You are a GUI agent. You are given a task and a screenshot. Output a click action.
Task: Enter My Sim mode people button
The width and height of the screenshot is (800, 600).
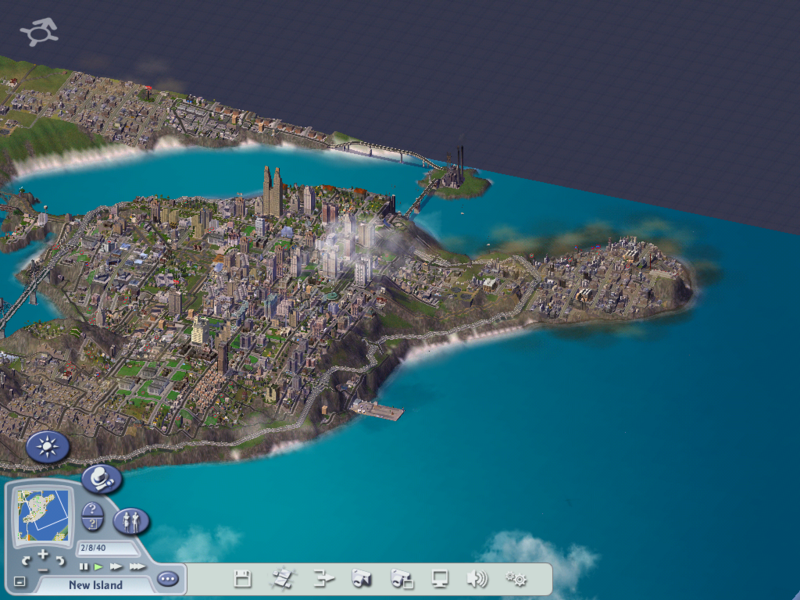[x=131, y=521]
